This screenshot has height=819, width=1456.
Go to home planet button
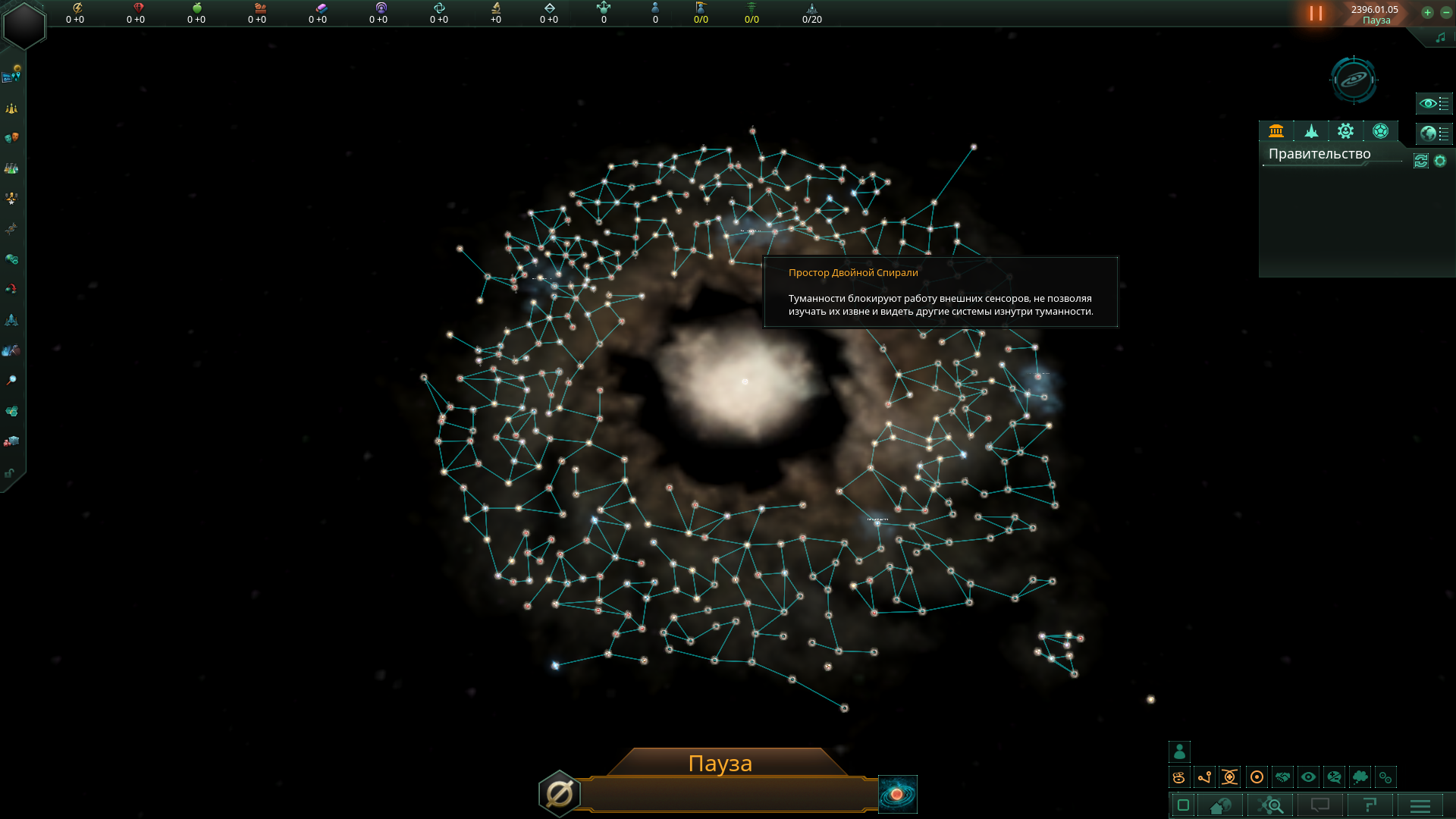pyautogui.click(x=1220, y=805)
